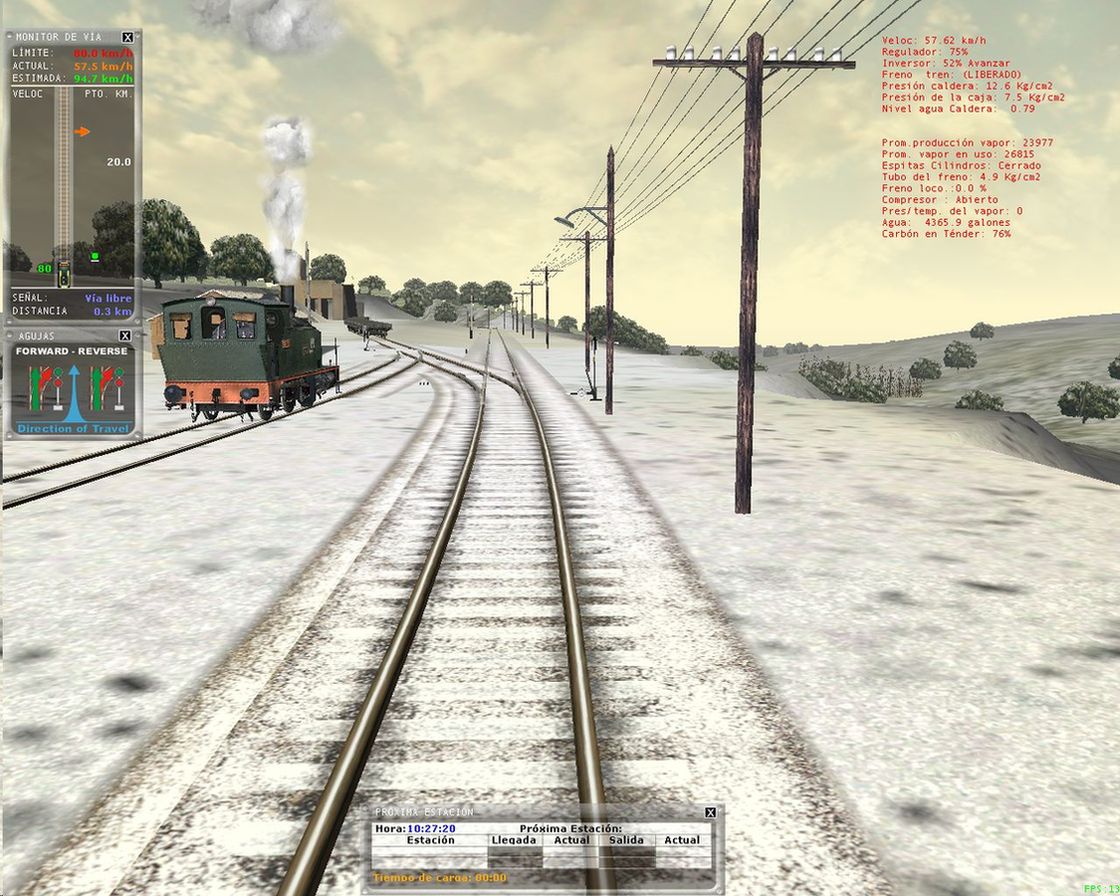This screenshot has width=1120, height=896.
Task: Toggle the forward track switch diagram
Action: (x=45, y=388)
